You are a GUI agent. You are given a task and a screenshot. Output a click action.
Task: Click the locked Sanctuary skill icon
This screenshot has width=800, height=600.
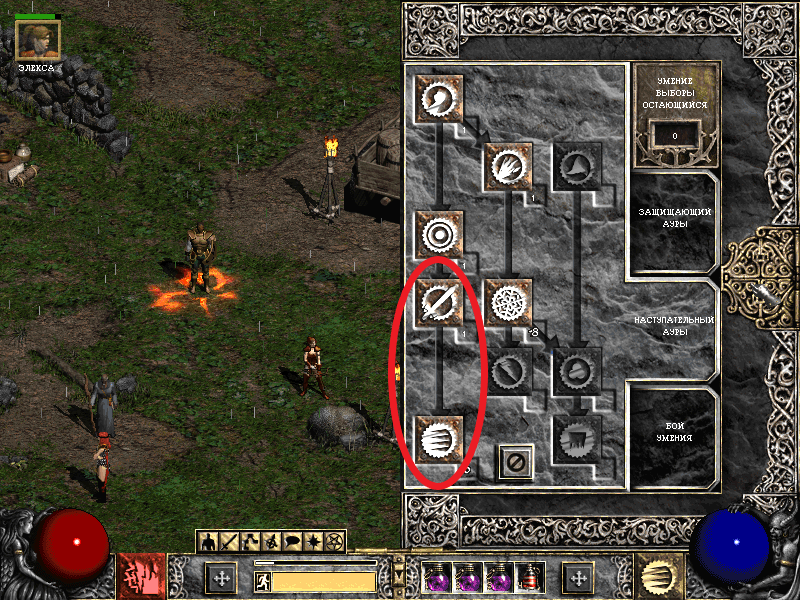tap(577, 371)
